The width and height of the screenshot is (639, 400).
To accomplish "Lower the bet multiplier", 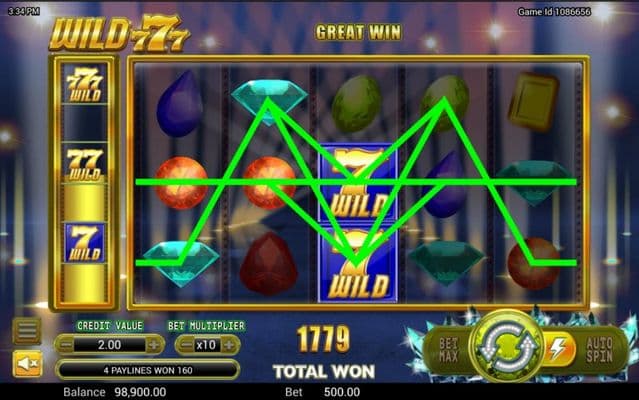I will (185, 344).
